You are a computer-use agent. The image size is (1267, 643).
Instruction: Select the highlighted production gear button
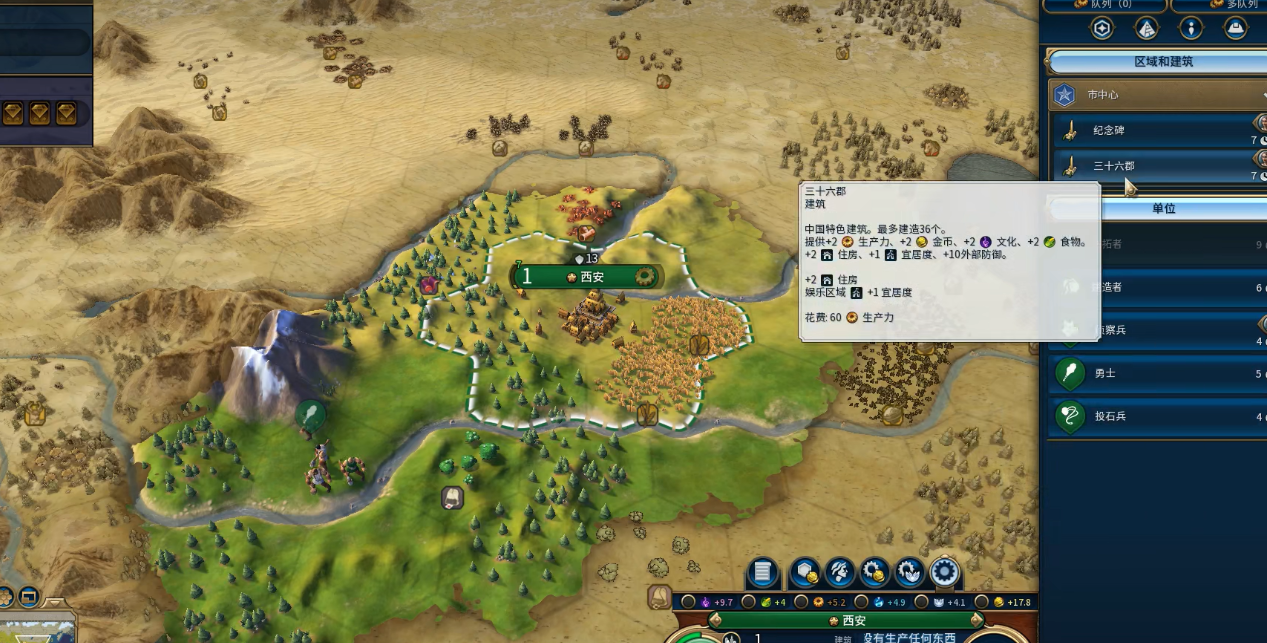coord(945,573)
